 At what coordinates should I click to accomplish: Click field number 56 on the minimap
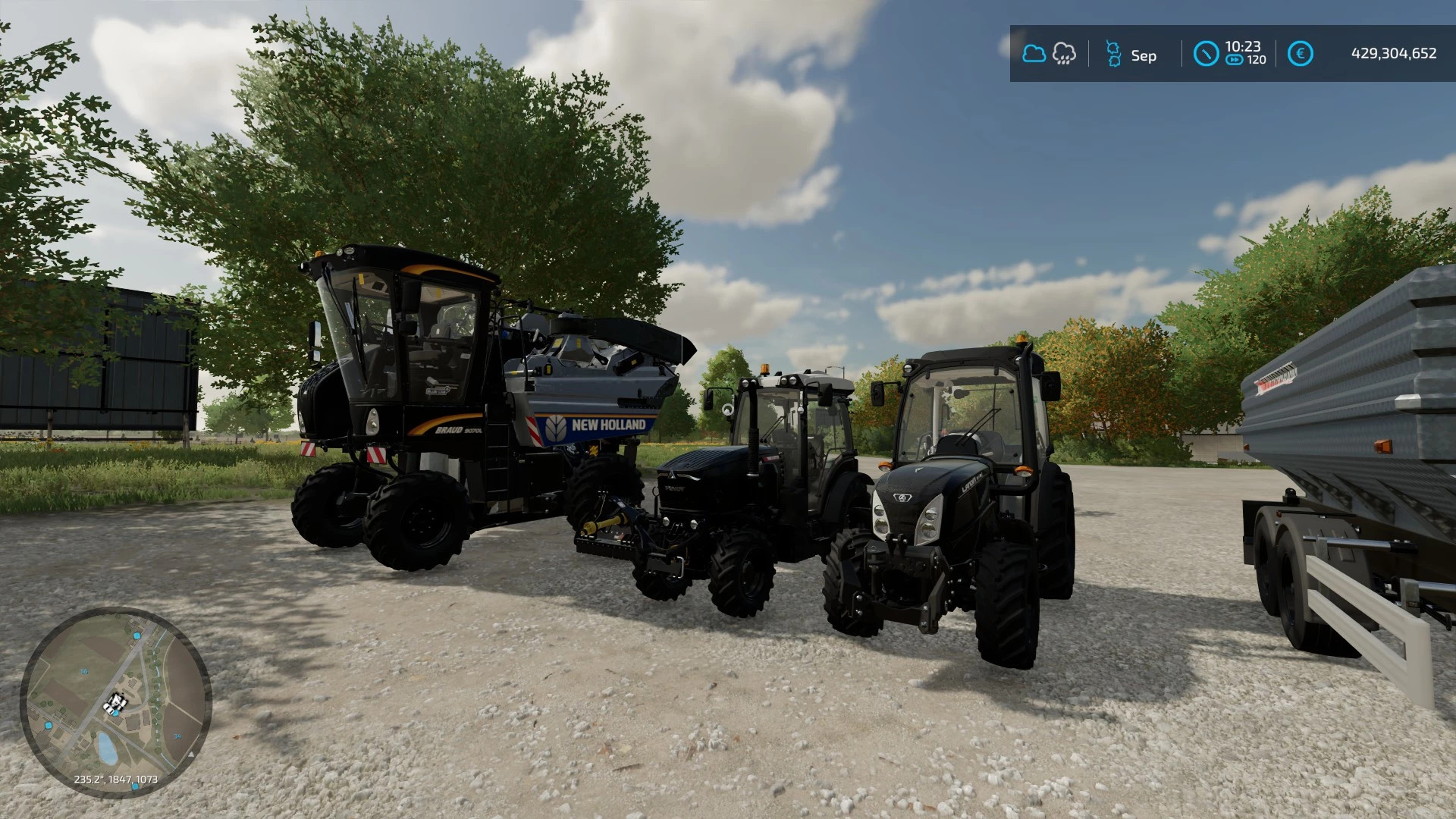[x=84, y=671]
